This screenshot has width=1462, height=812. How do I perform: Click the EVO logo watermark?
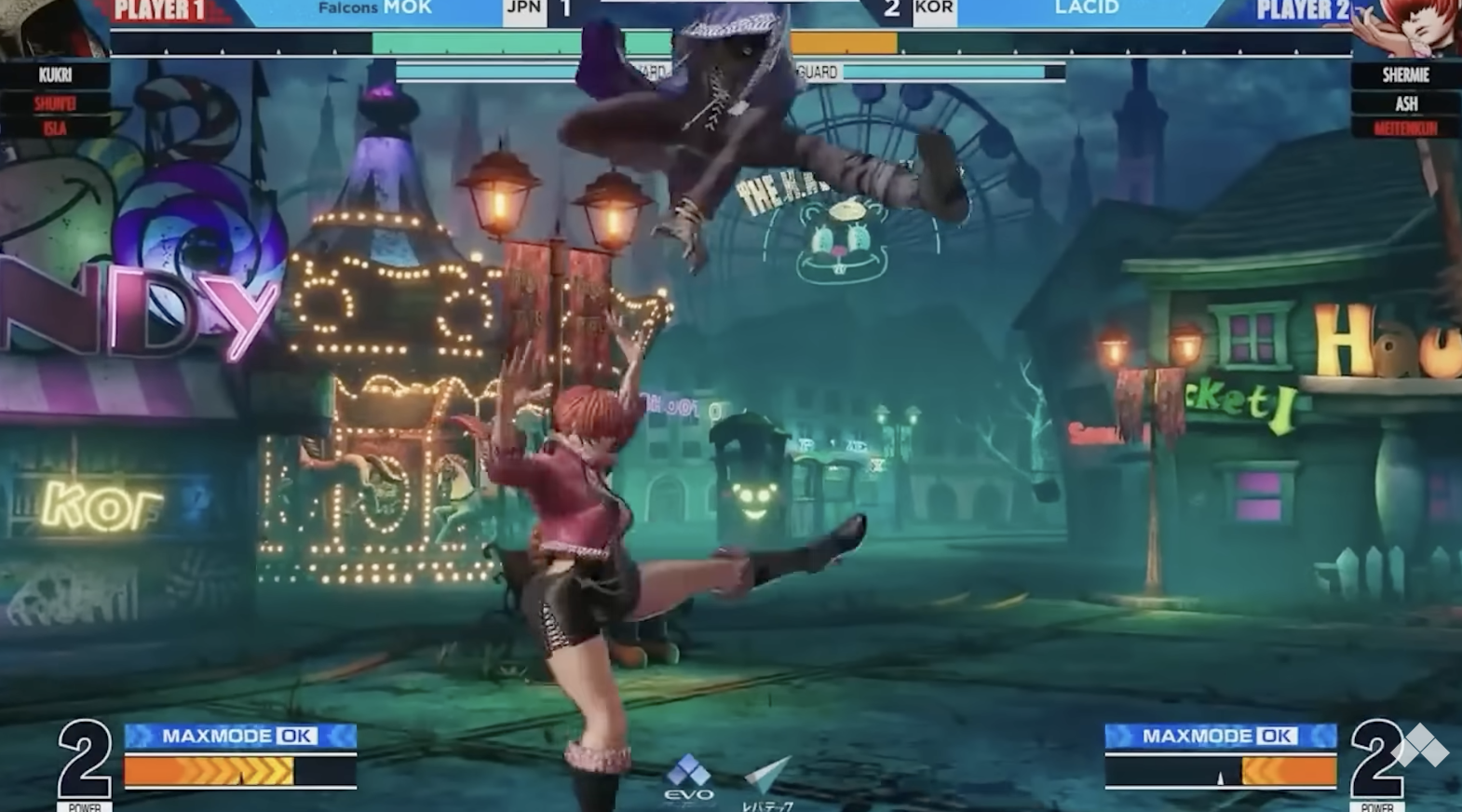(686, 776)
